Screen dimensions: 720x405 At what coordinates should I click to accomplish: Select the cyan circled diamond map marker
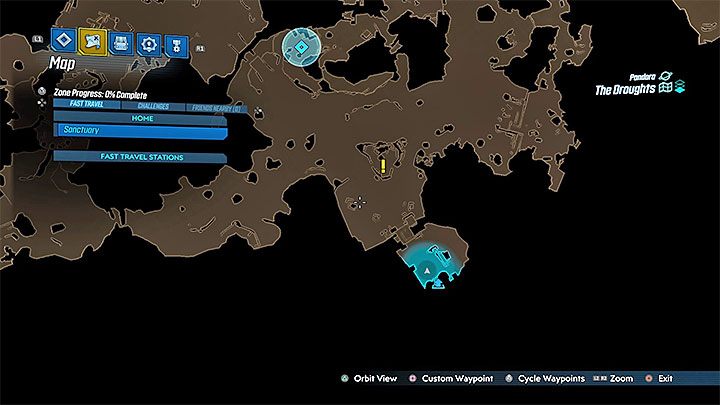click(300, 46)
